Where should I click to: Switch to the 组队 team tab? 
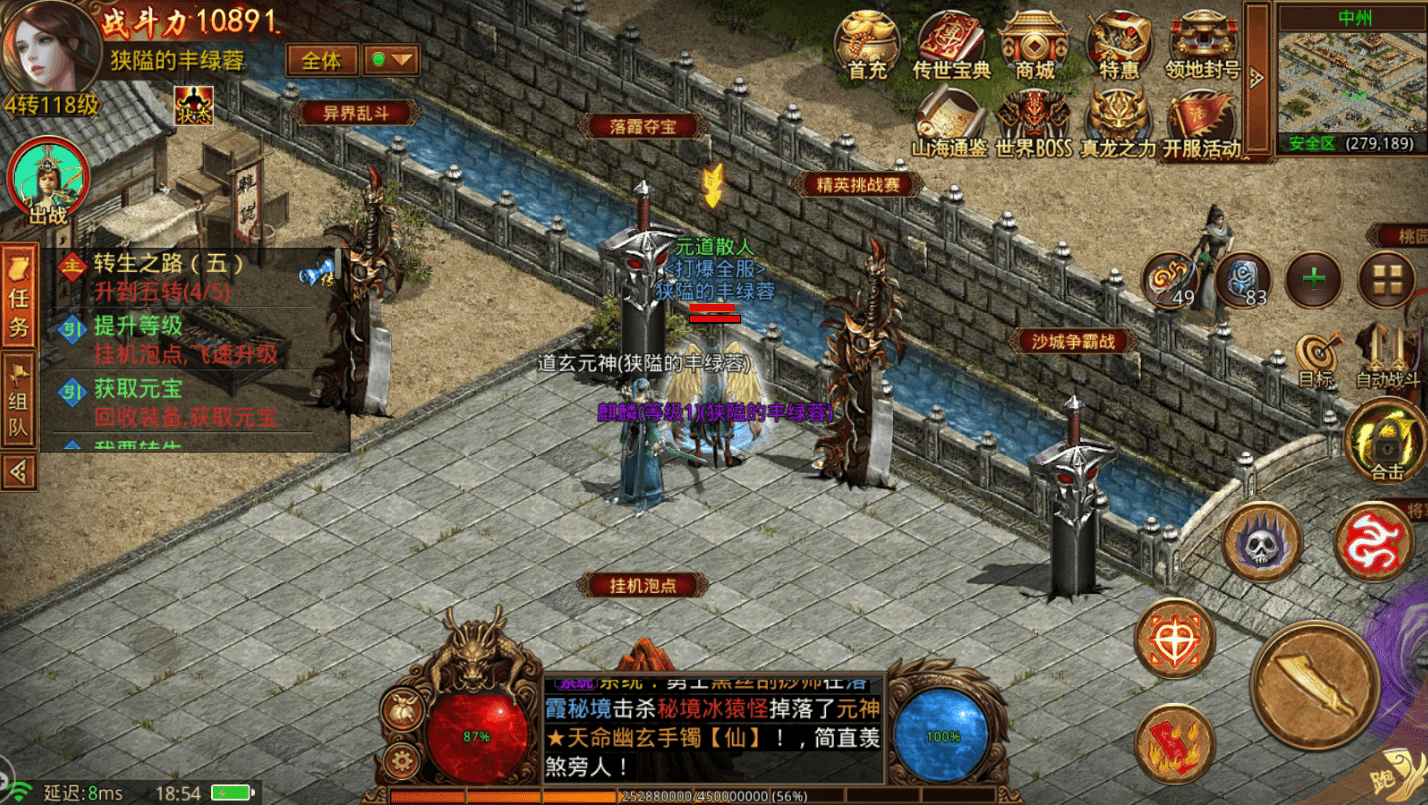[x=19, y=402]
